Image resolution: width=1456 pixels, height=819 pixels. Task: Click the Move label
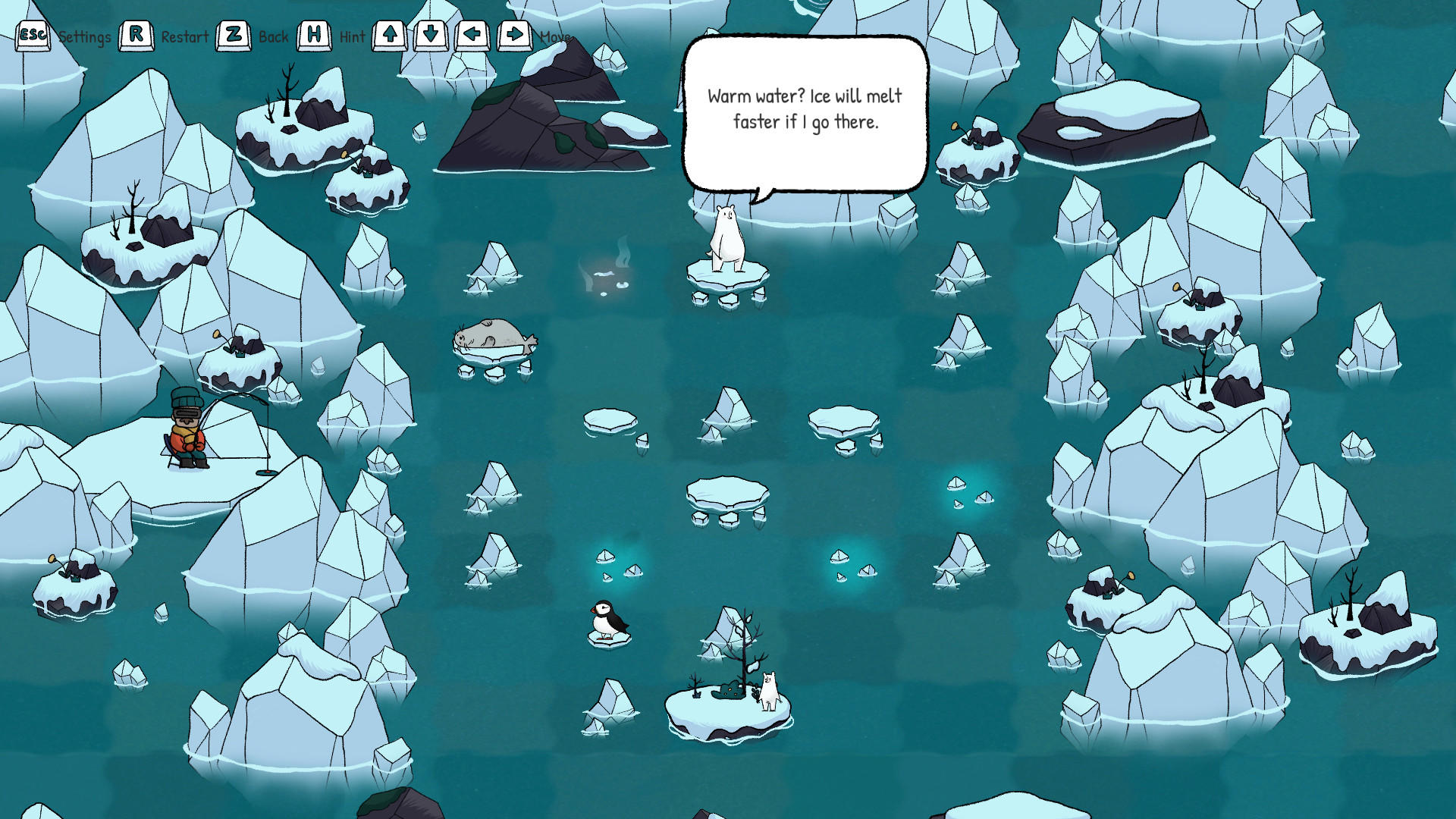point(555,36)
